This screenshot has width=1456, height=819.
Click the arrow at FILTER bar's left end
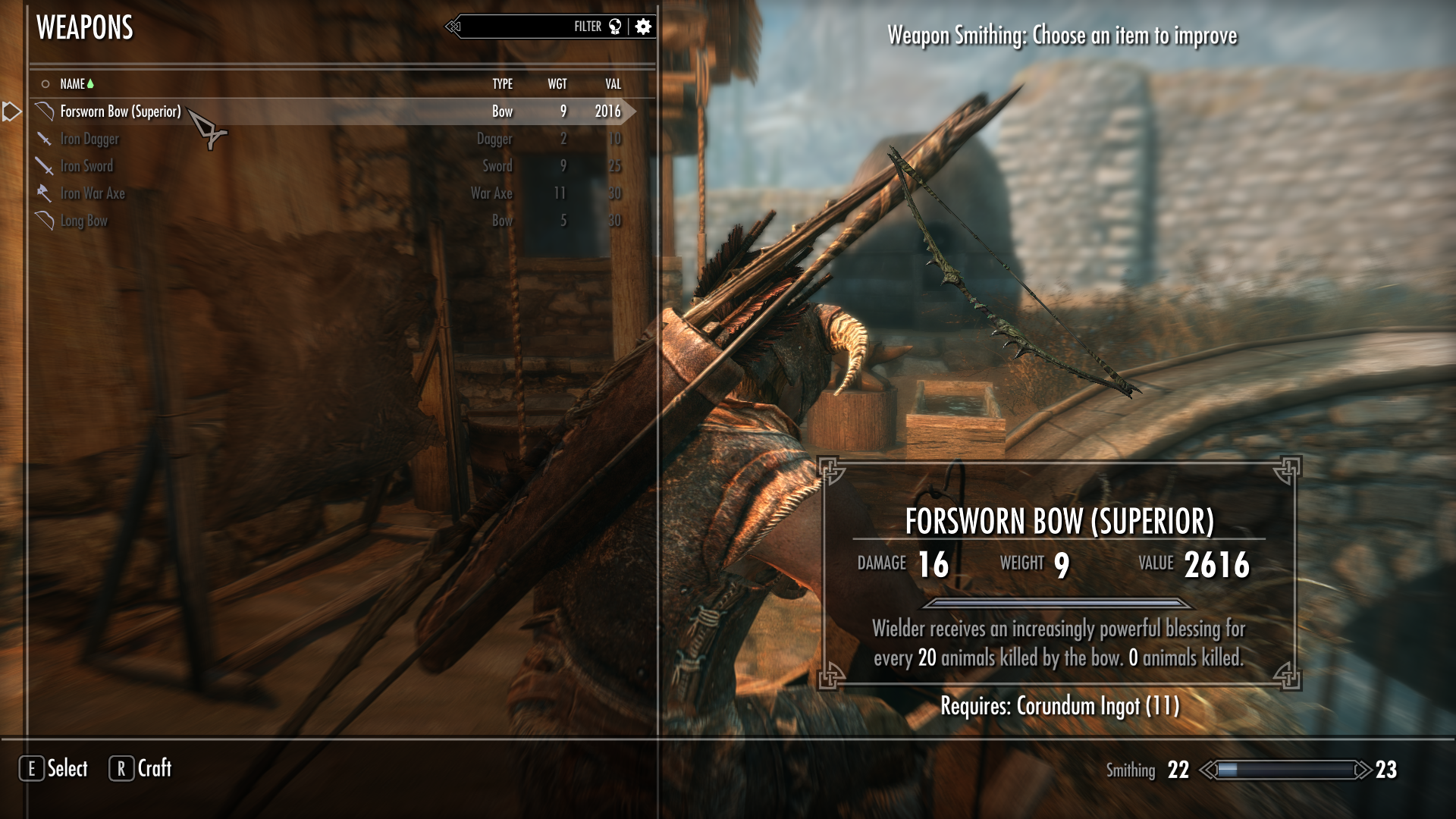click(453, 26)
